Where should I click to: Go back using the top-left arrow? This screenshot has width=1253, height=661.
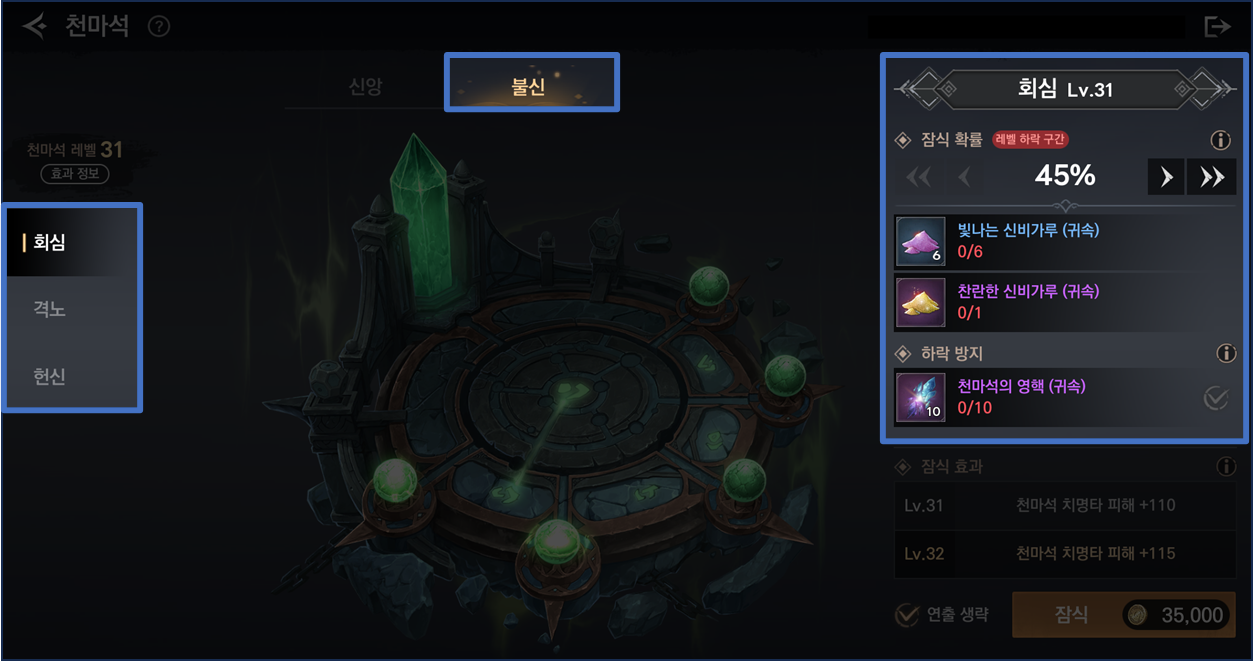point(35,26)
